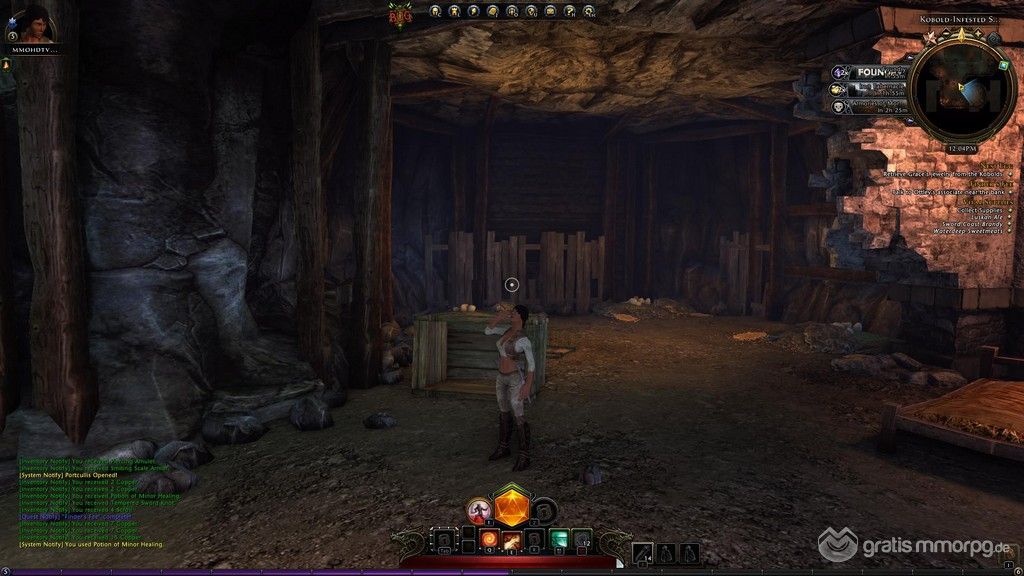Click the skull event timer entry
This screenshot has width=1024, height=576.
pyautogui.click(x=838, y=105)
